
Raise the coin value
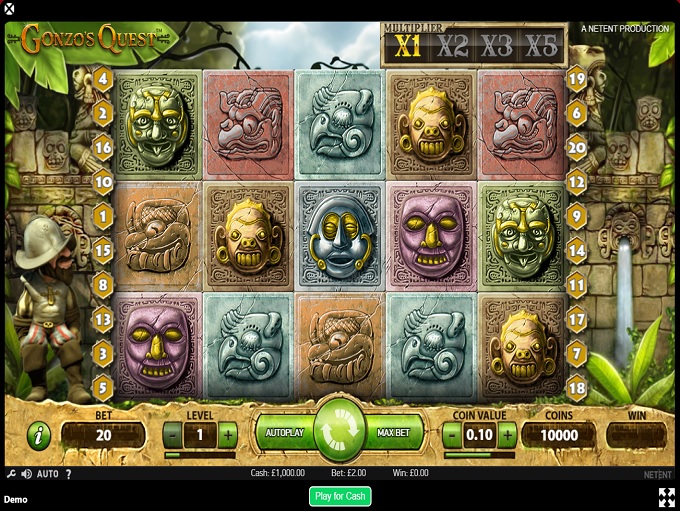point(507,435)
